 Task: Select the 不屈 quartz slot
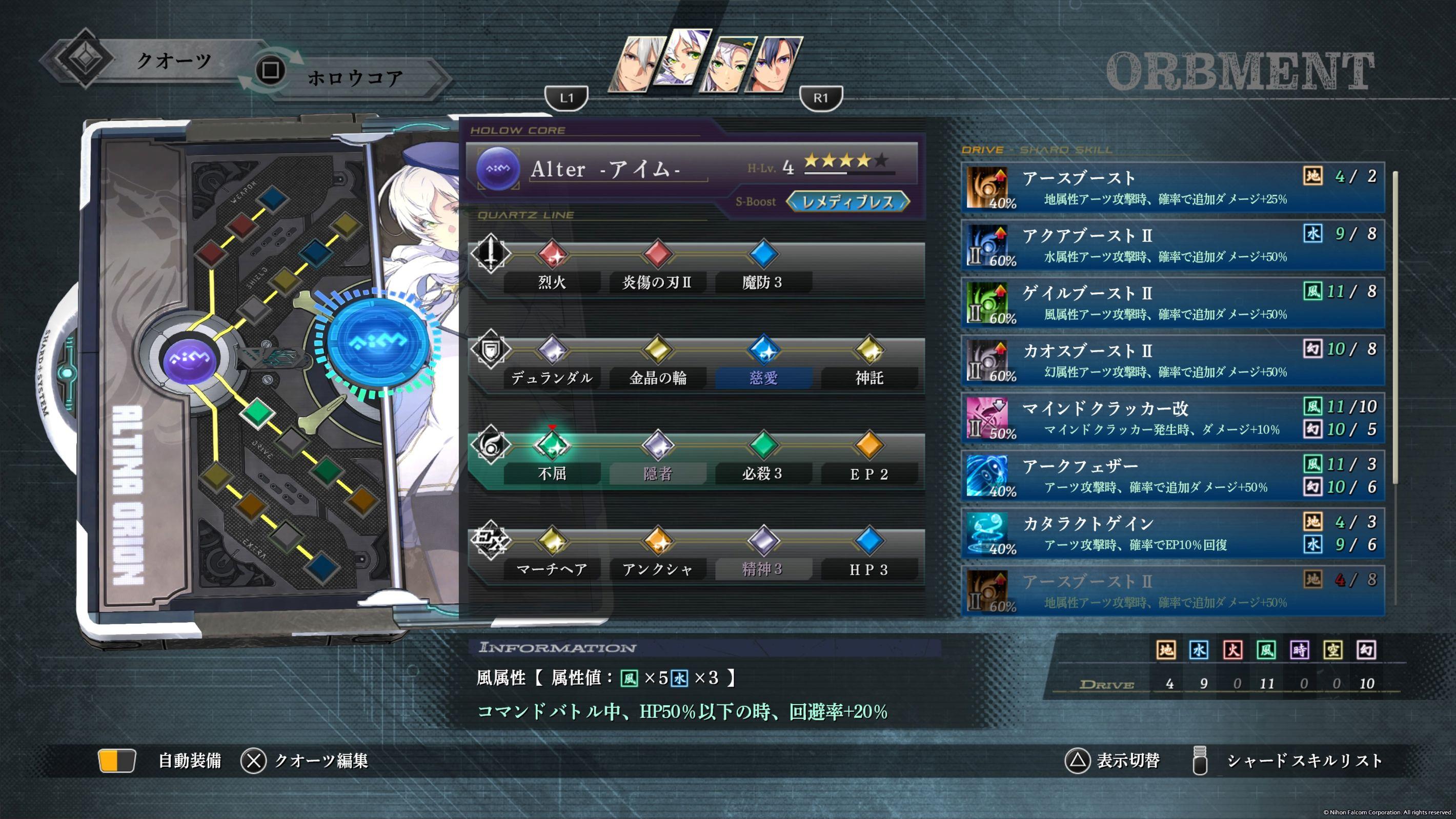[552, 473]
